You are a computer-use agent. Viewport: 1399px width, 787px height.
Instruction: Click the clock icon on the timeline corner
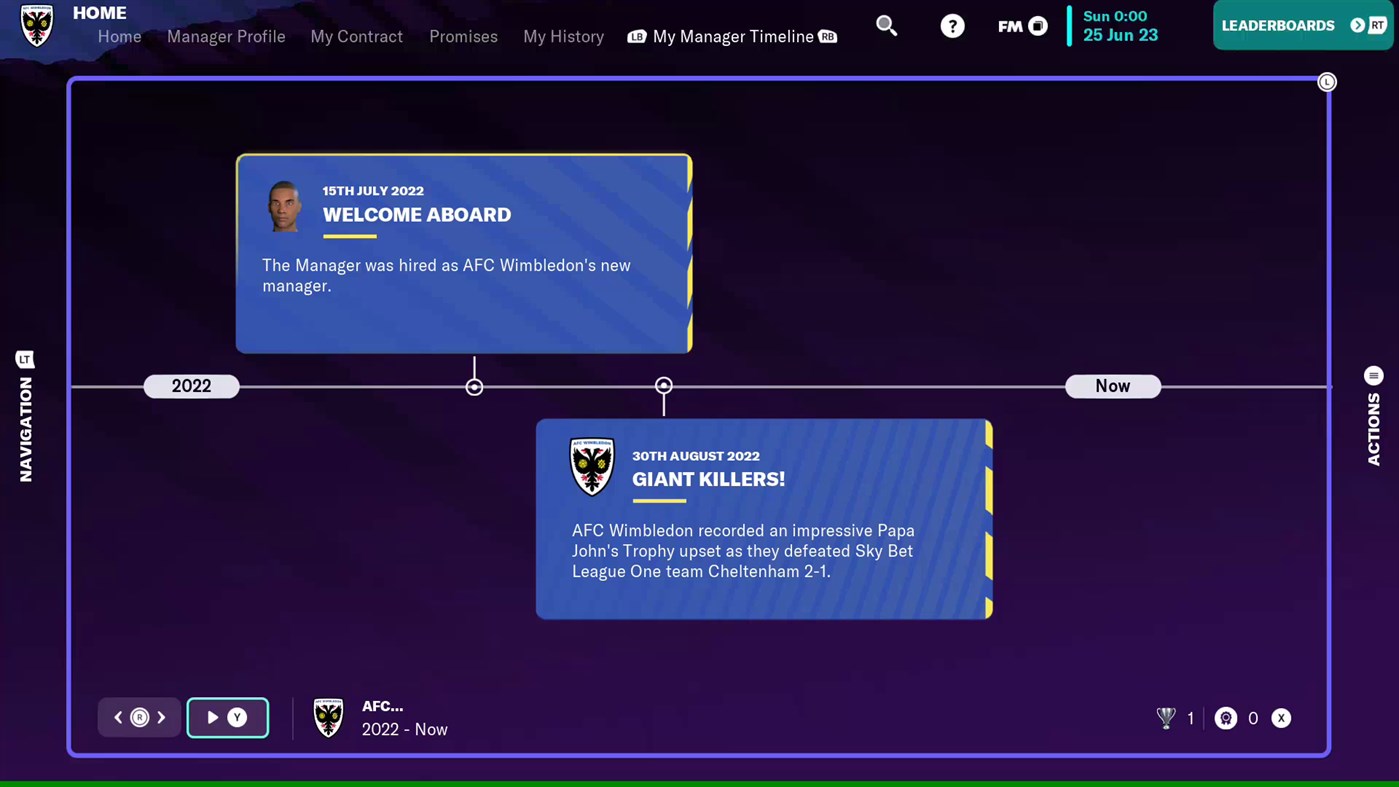coord(1327,81)
